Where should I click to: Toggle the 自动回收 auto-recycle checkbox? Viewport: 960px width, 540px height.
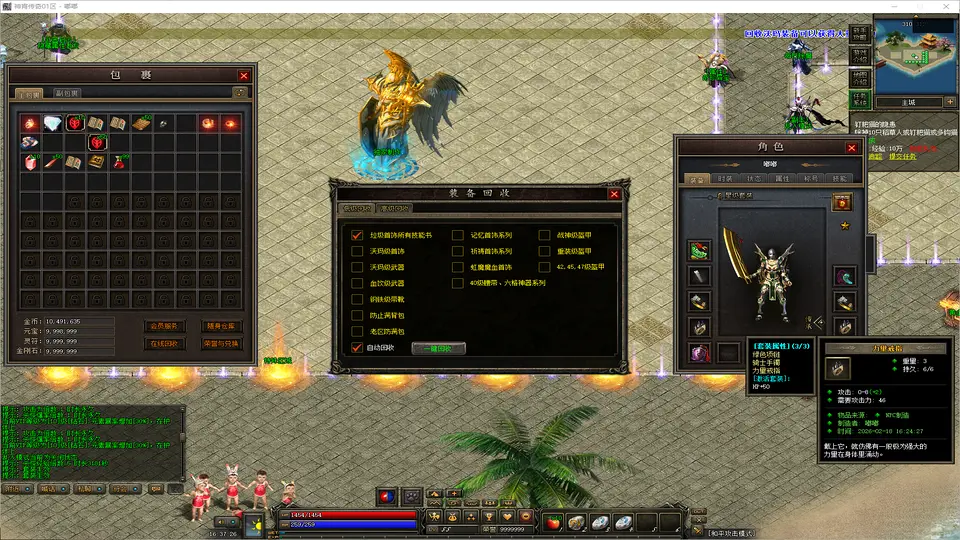coord(357,348)
